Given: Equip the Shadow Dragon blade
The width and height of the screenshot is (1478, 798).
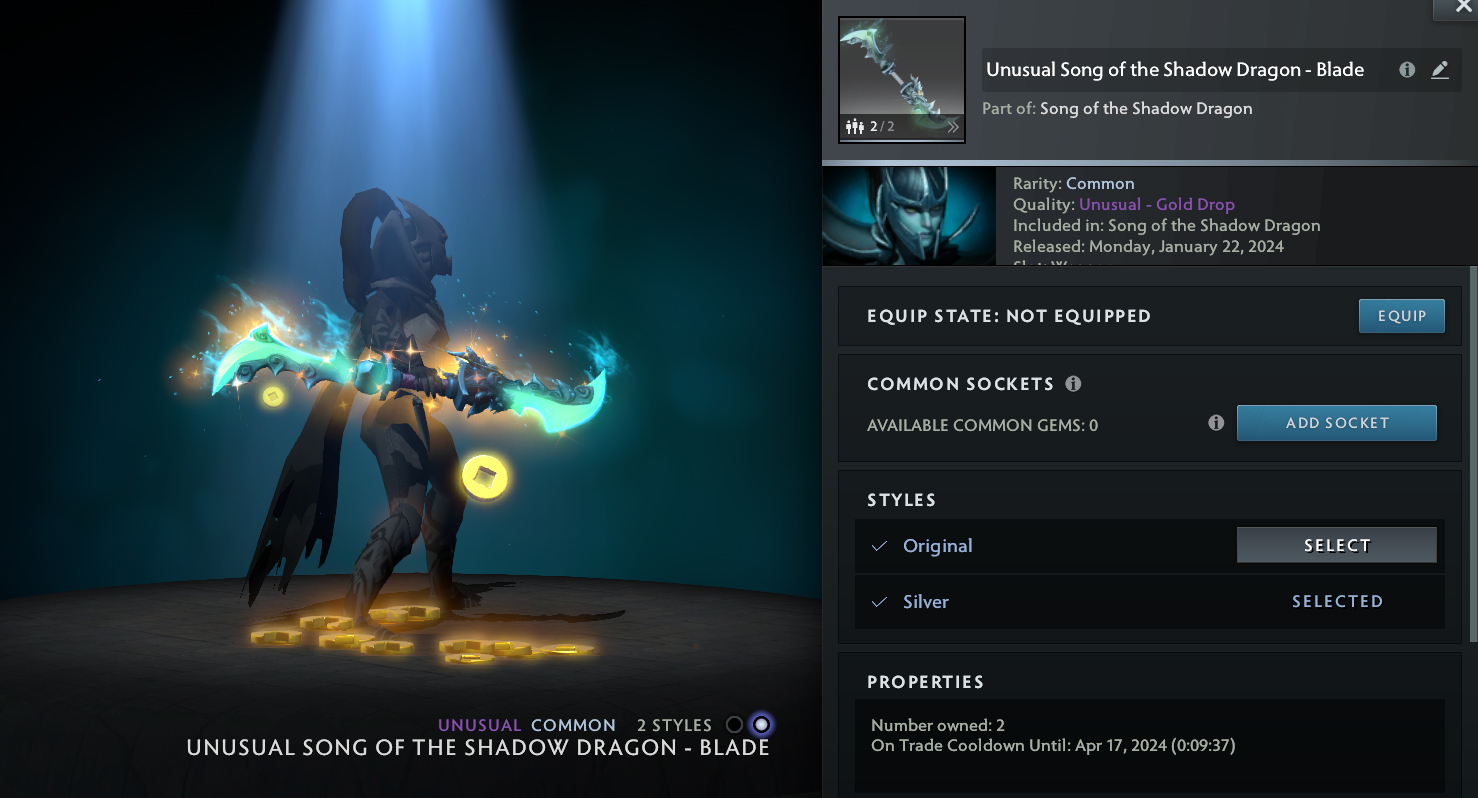Looking at the screenshot, I should pyautogui.click(x=1401, y=316).
